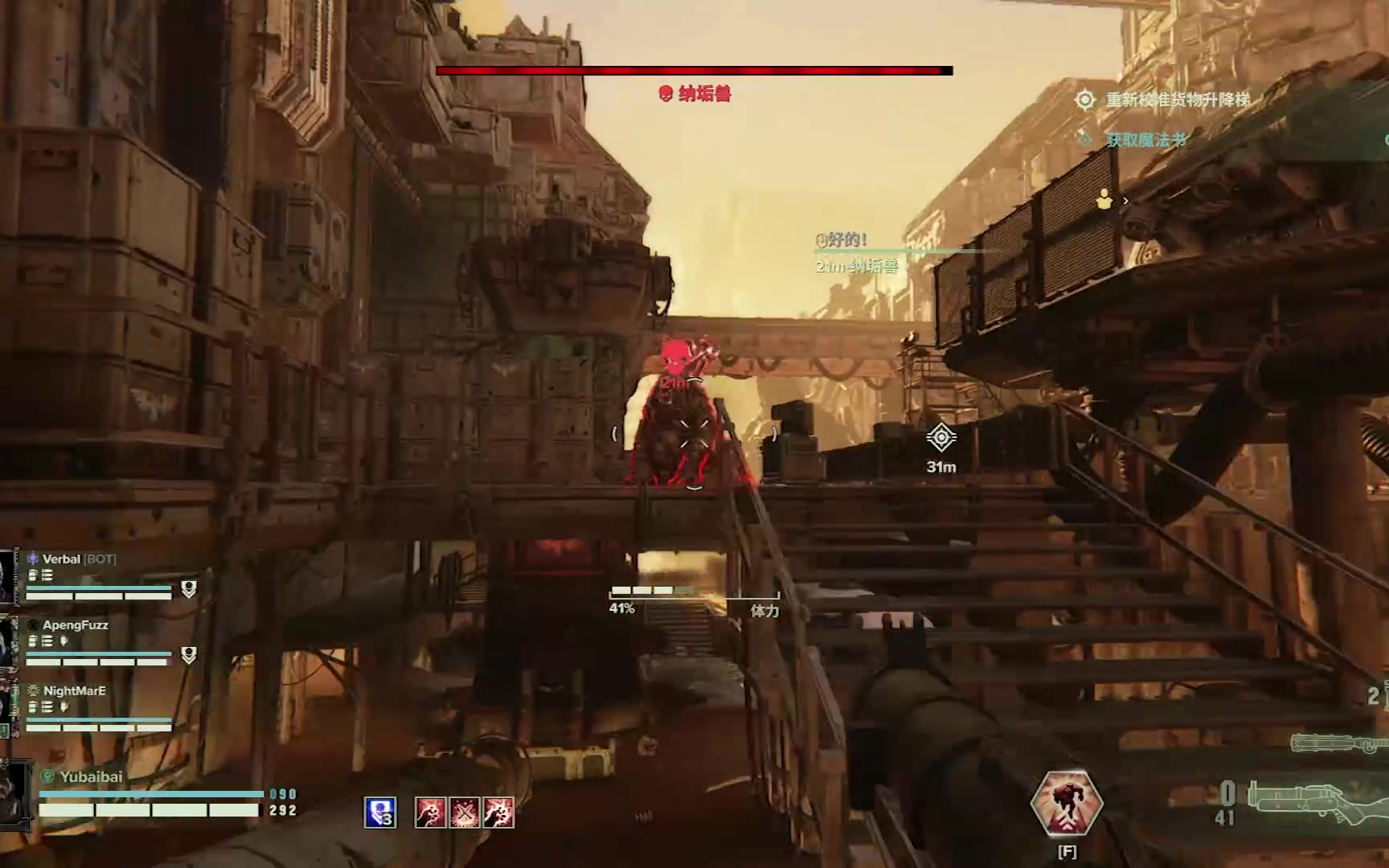Click the 31m objective waypoint marker
The width and height of the screenshot is (1389, 868).
coord(940,439)
